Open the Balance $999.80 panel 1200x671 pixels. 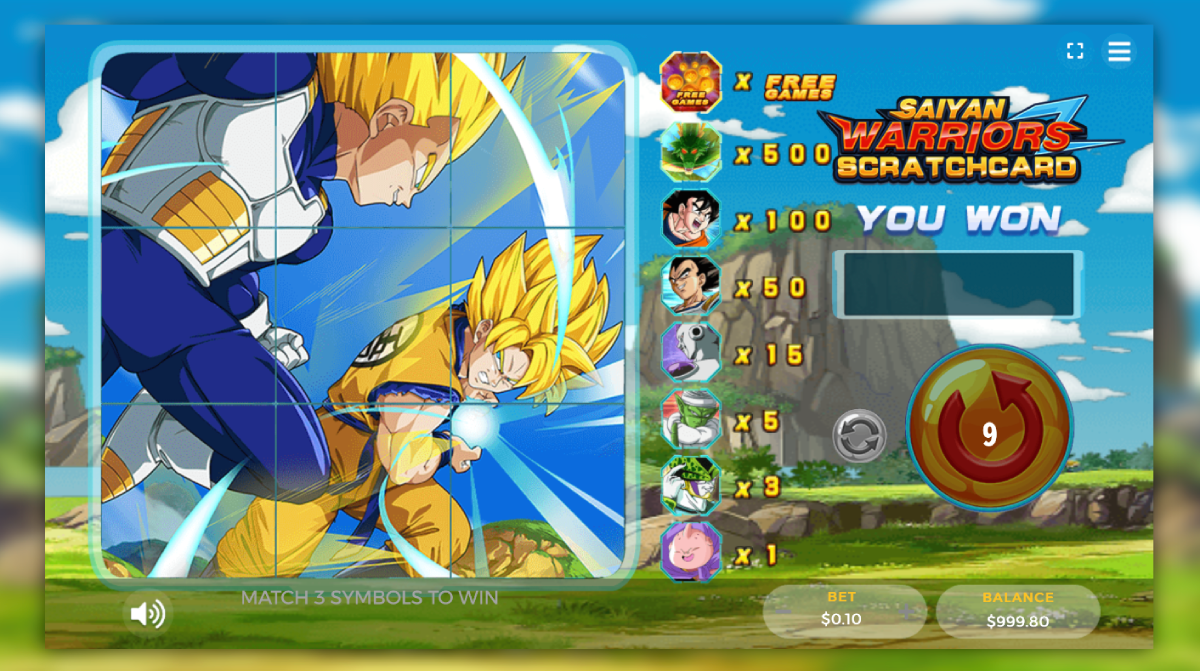[1017, 610]
